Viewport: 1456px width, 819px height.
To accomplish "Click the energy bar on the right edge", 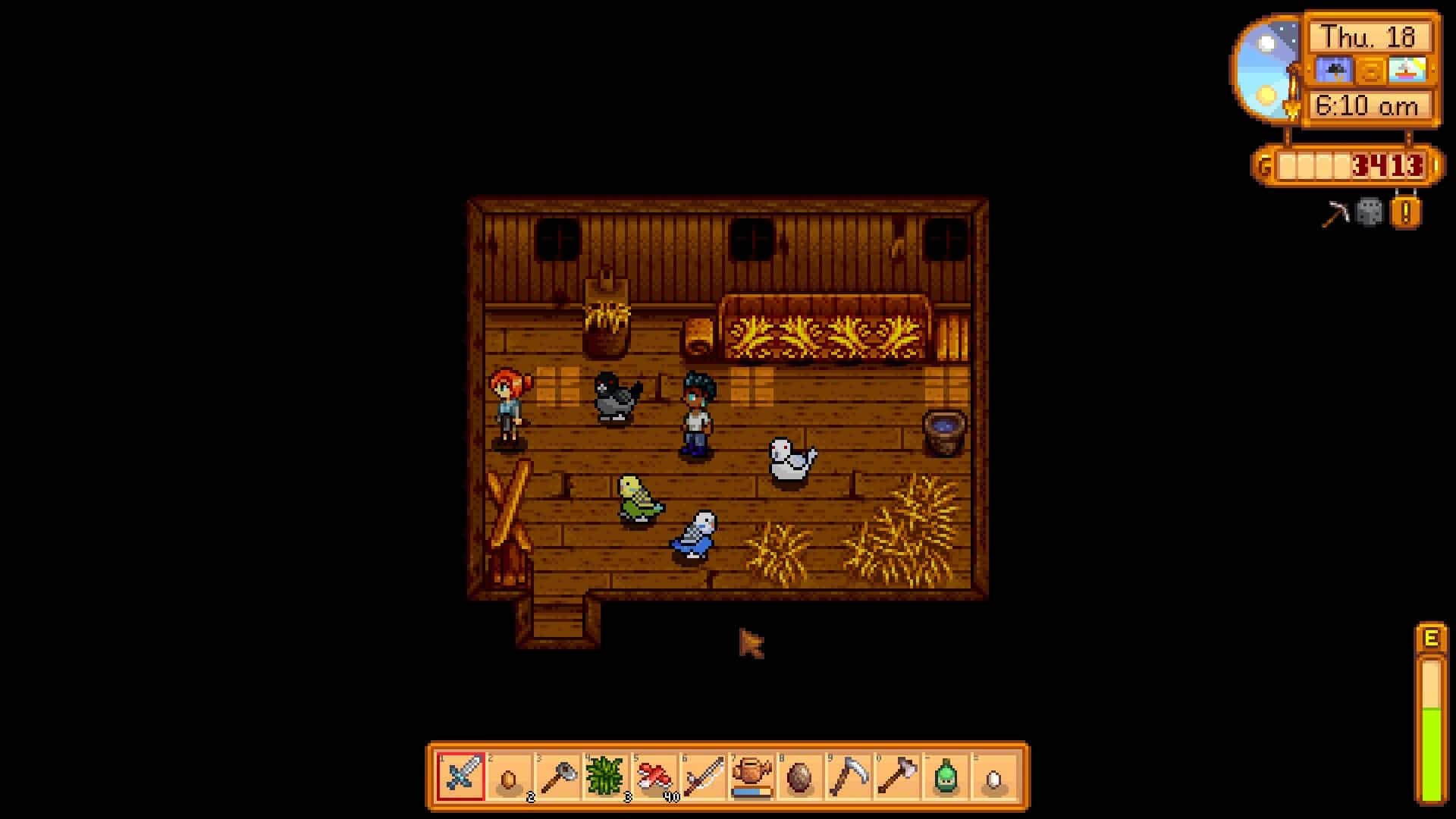I will point(1432,720).
